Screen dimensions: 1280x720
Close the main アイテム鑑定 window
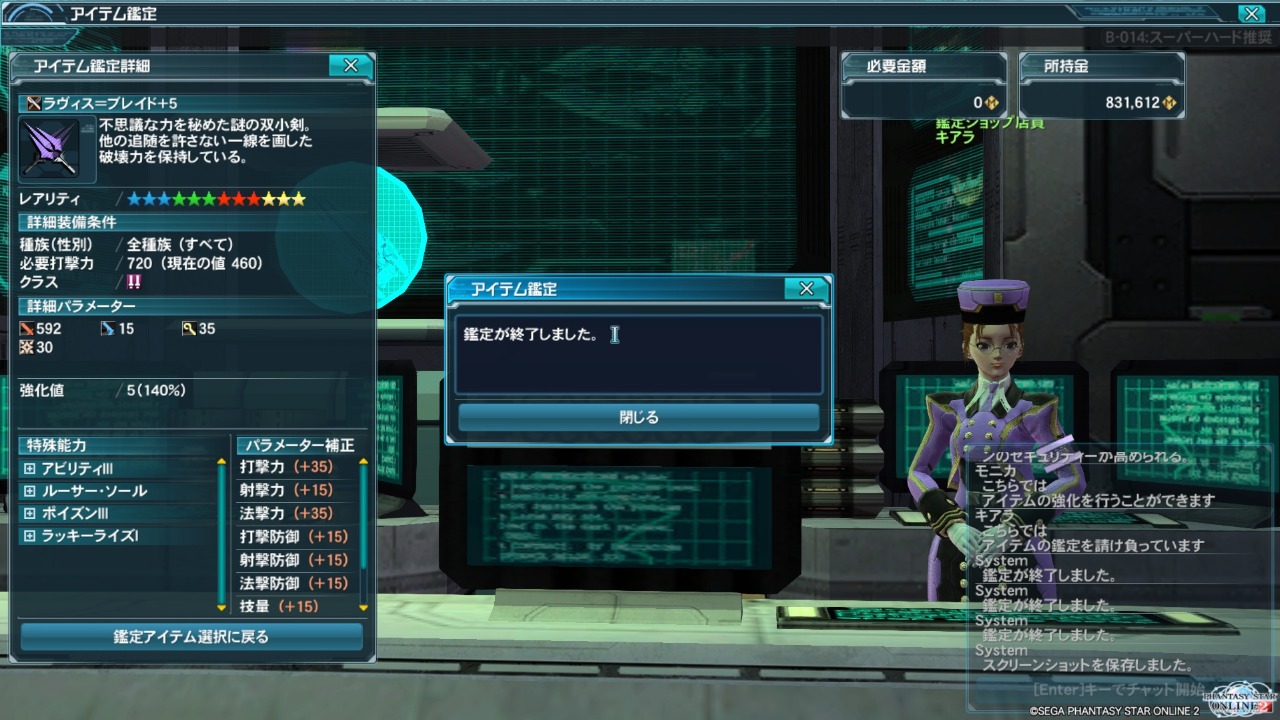pos(1250,14)
